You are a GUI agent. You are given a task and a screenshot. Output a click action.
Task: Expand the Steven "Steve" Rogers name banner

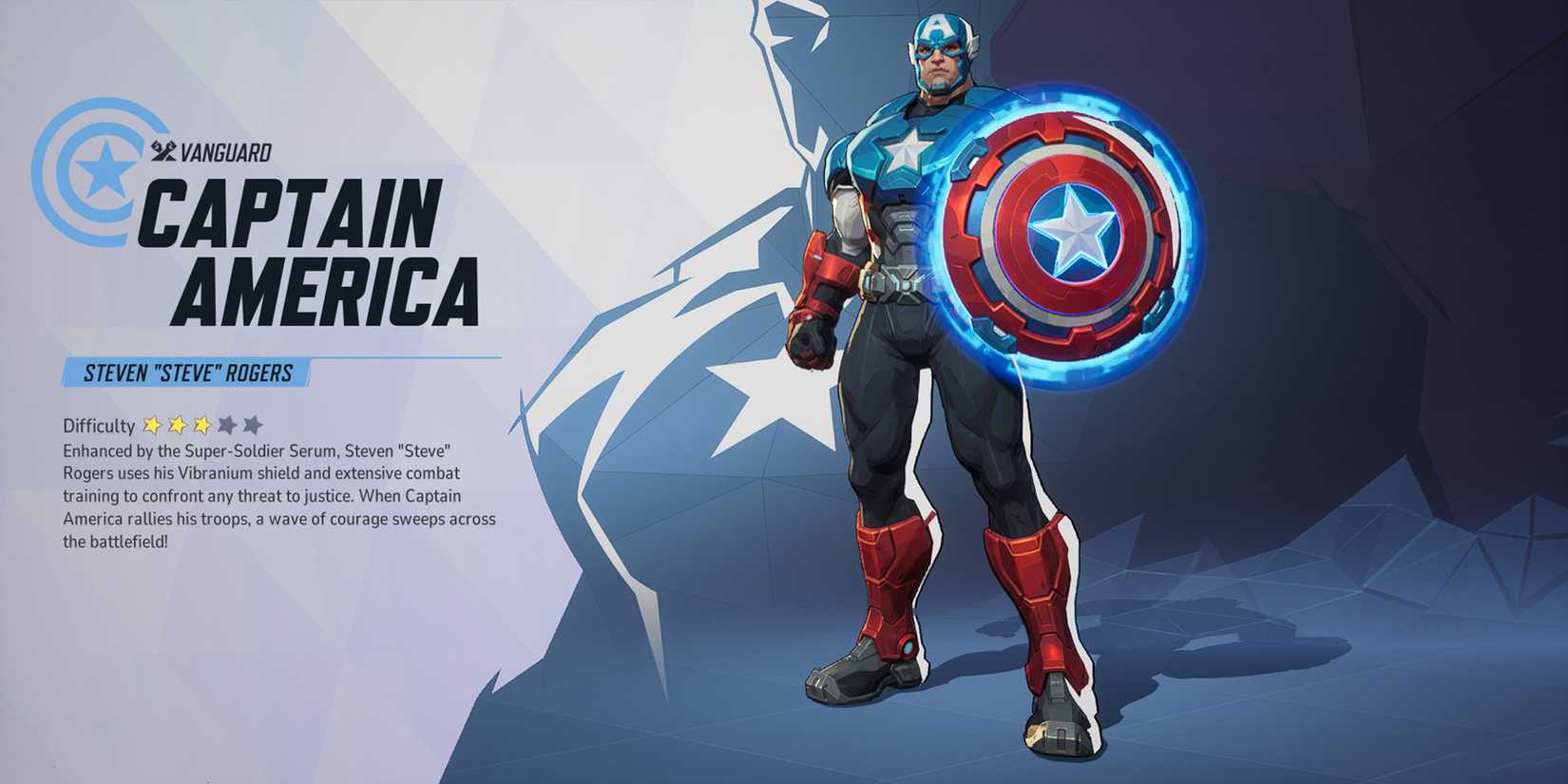pos(185,372)
